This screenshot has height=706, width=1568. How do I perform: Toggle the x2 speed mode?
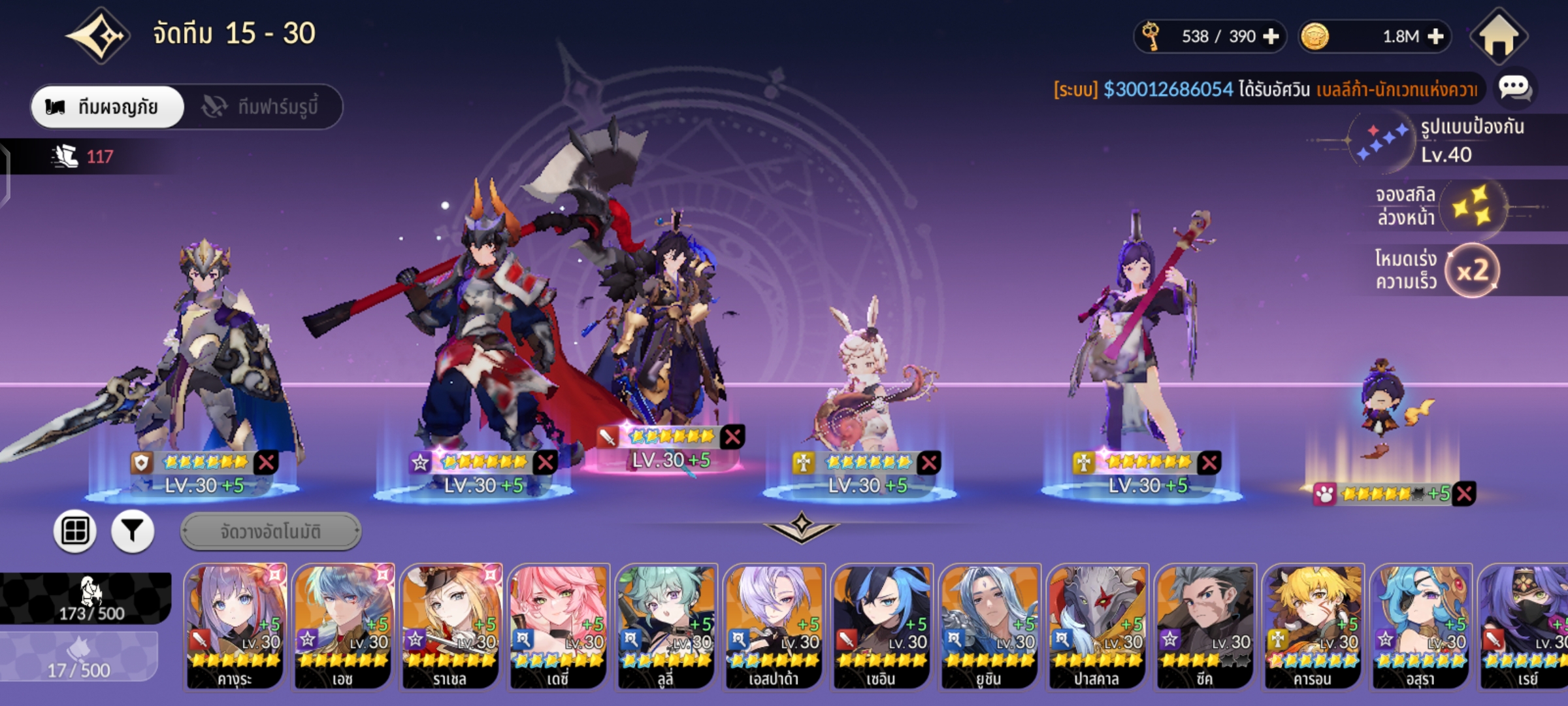(1471, 271)
